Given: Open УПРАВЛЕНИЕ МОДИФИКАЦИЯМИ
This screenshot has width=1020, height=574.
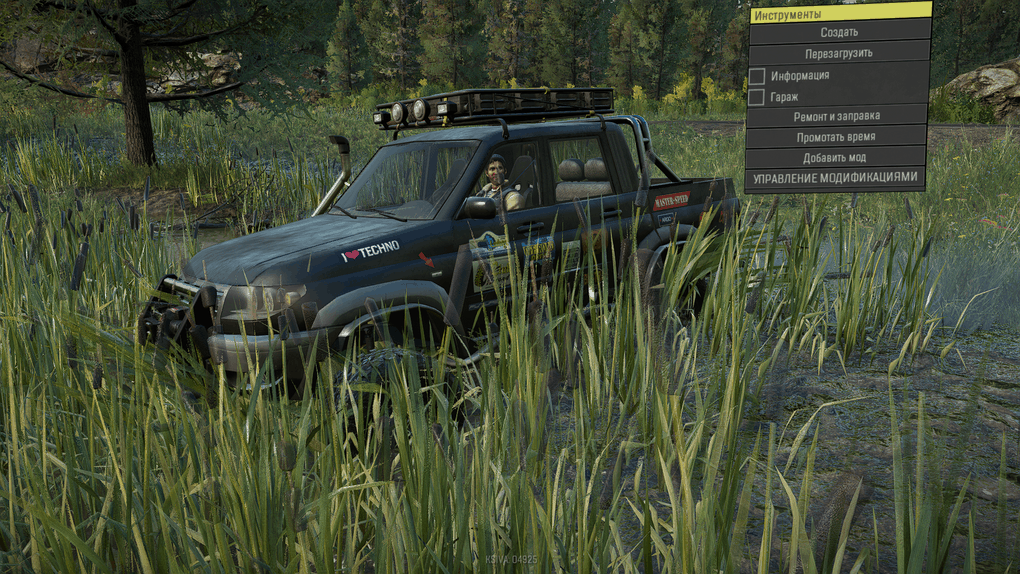Looking at the screenshot, I should coord(834,178).
